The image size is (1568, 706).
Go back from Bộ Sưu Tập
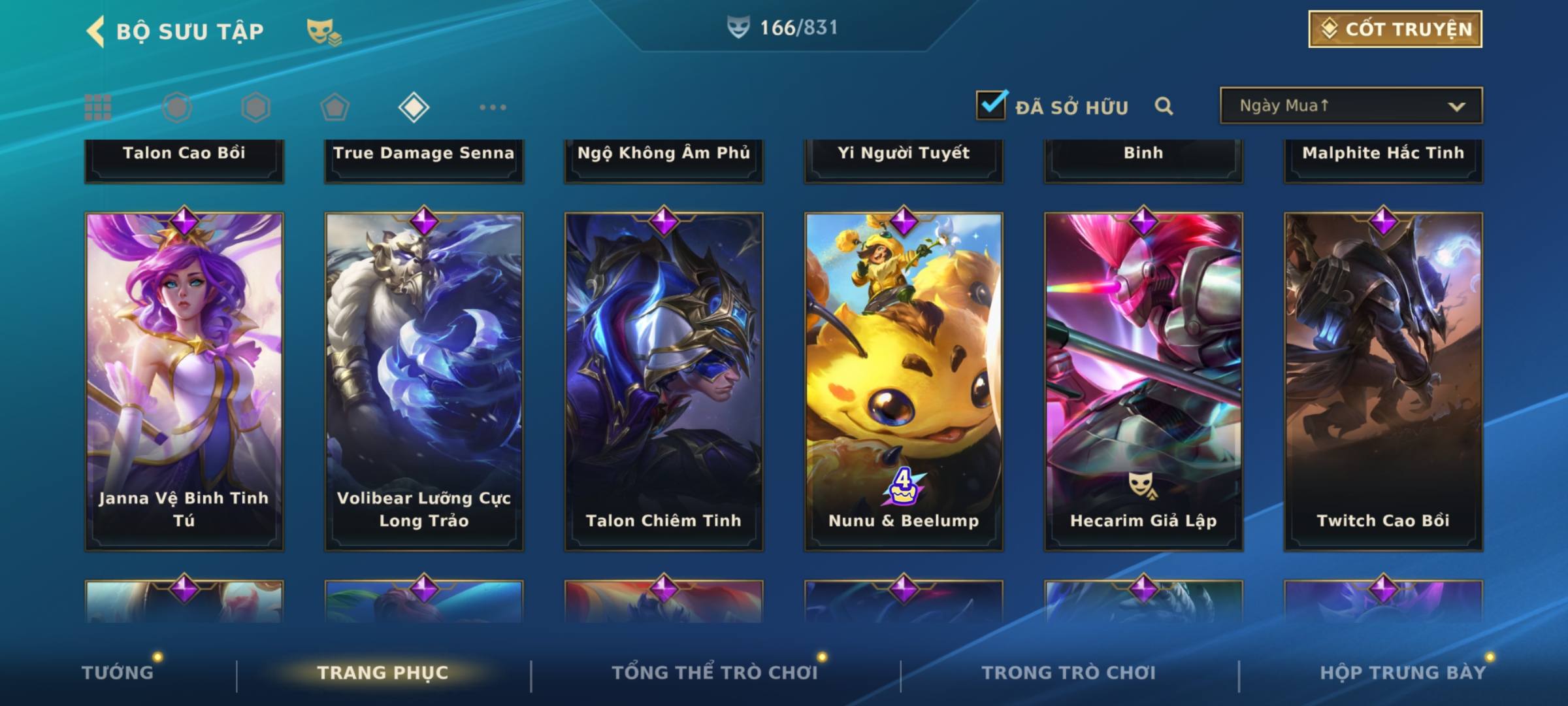97,31
